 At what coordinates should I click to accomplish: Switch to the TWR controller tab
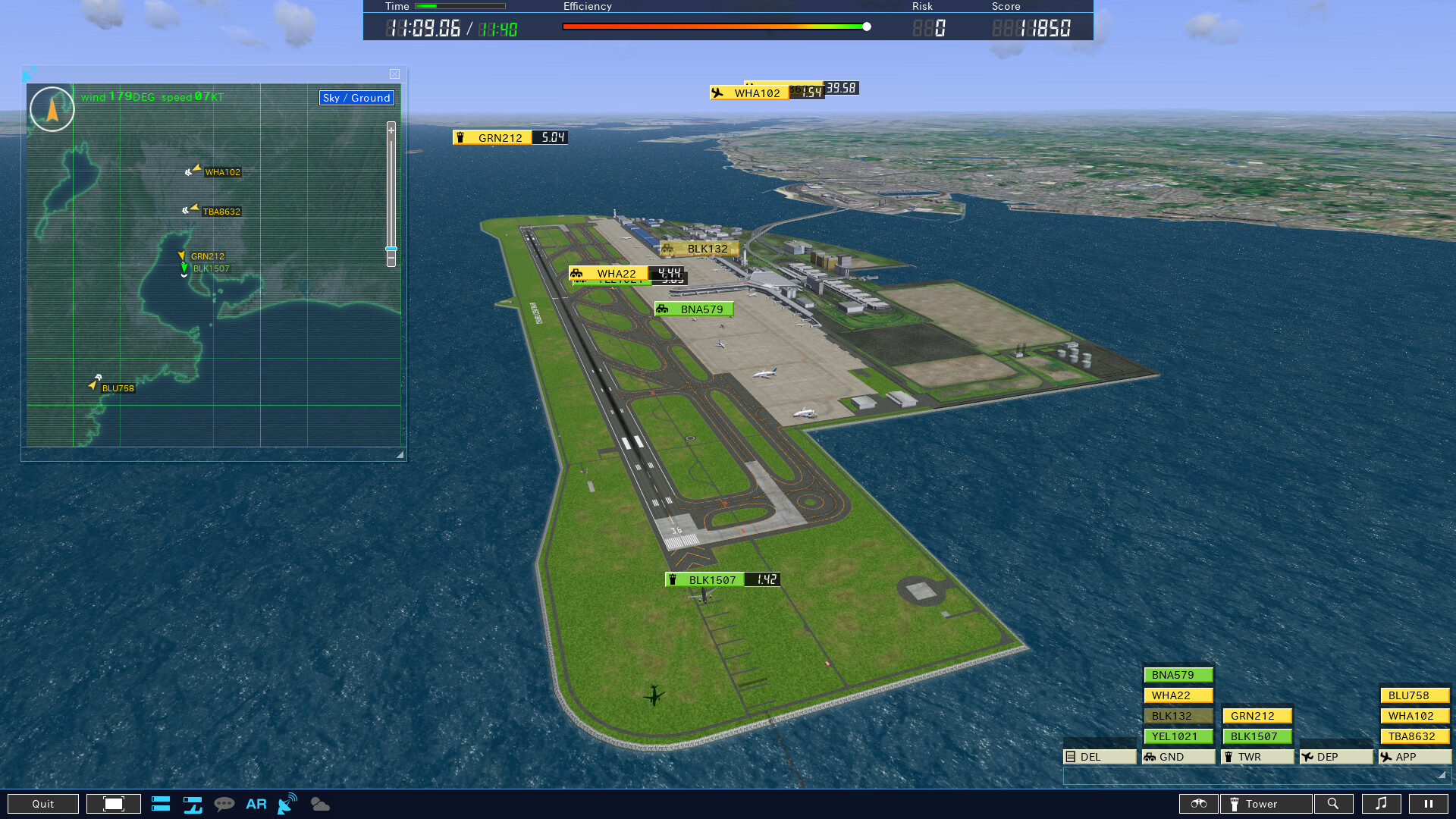[x=1254, y=756]
